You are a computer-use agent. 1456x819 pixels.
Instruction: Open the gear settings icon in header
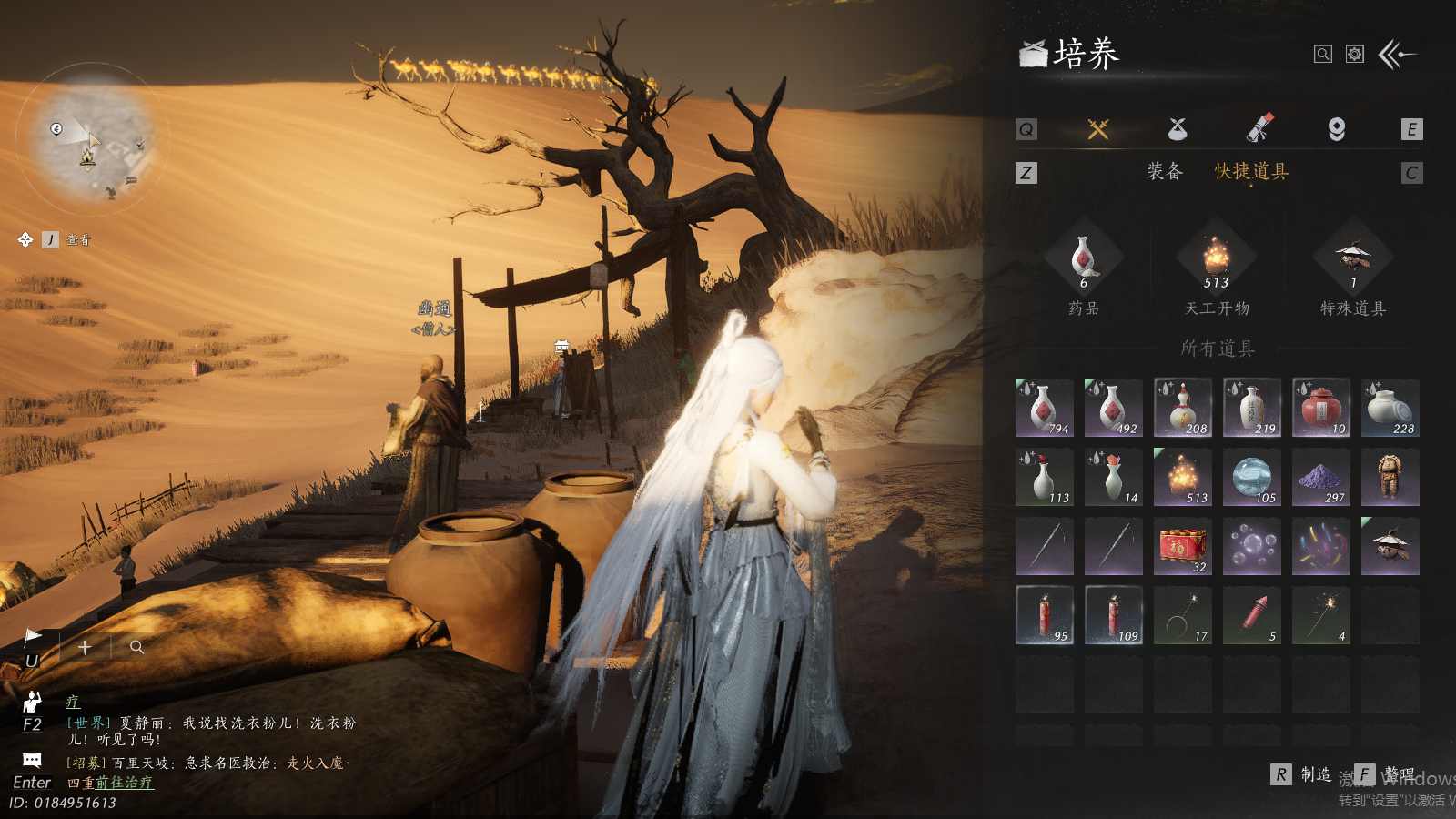point(1355,55)
